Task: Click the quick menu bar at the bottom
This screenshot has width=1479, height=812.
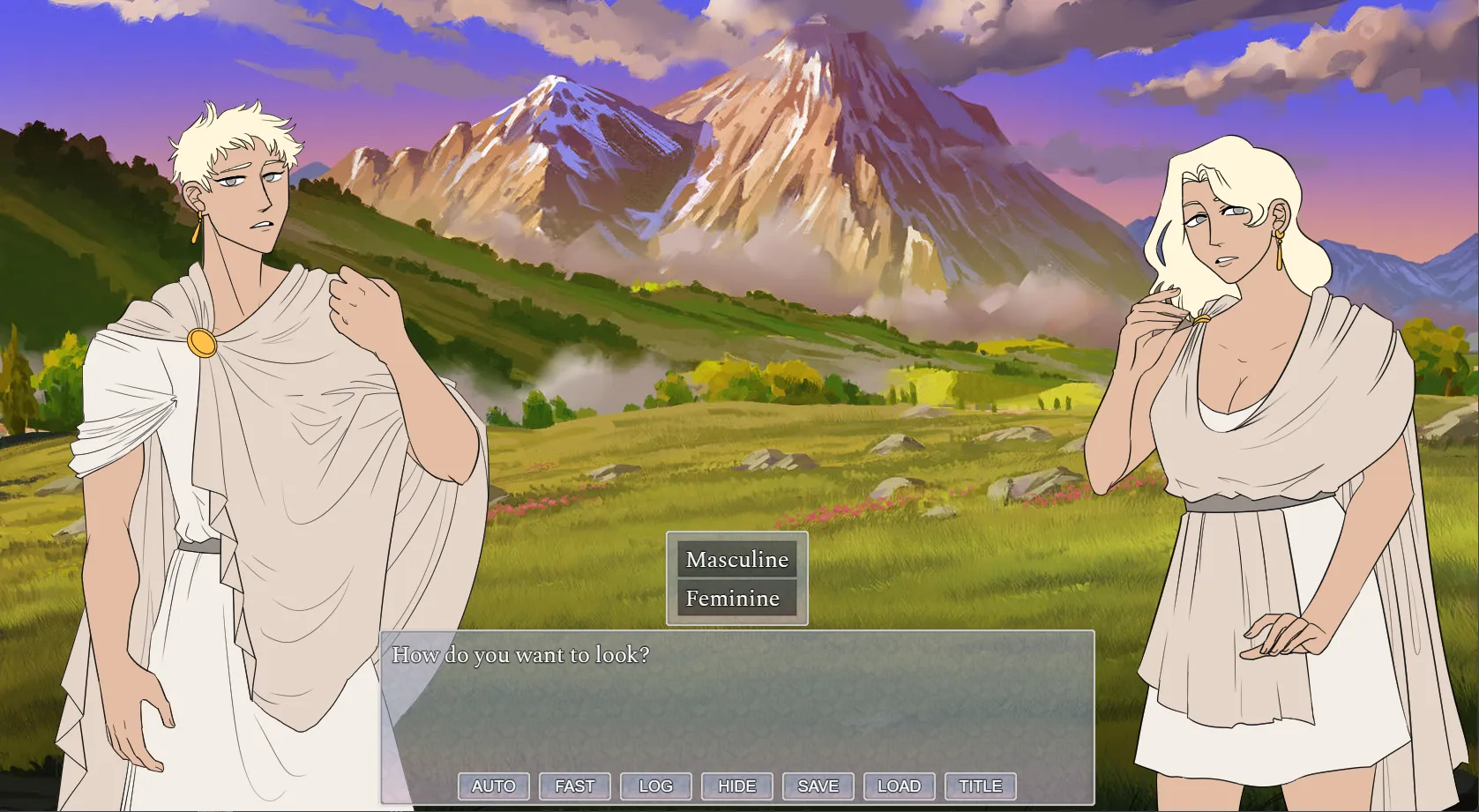Action: click(736, 786)
